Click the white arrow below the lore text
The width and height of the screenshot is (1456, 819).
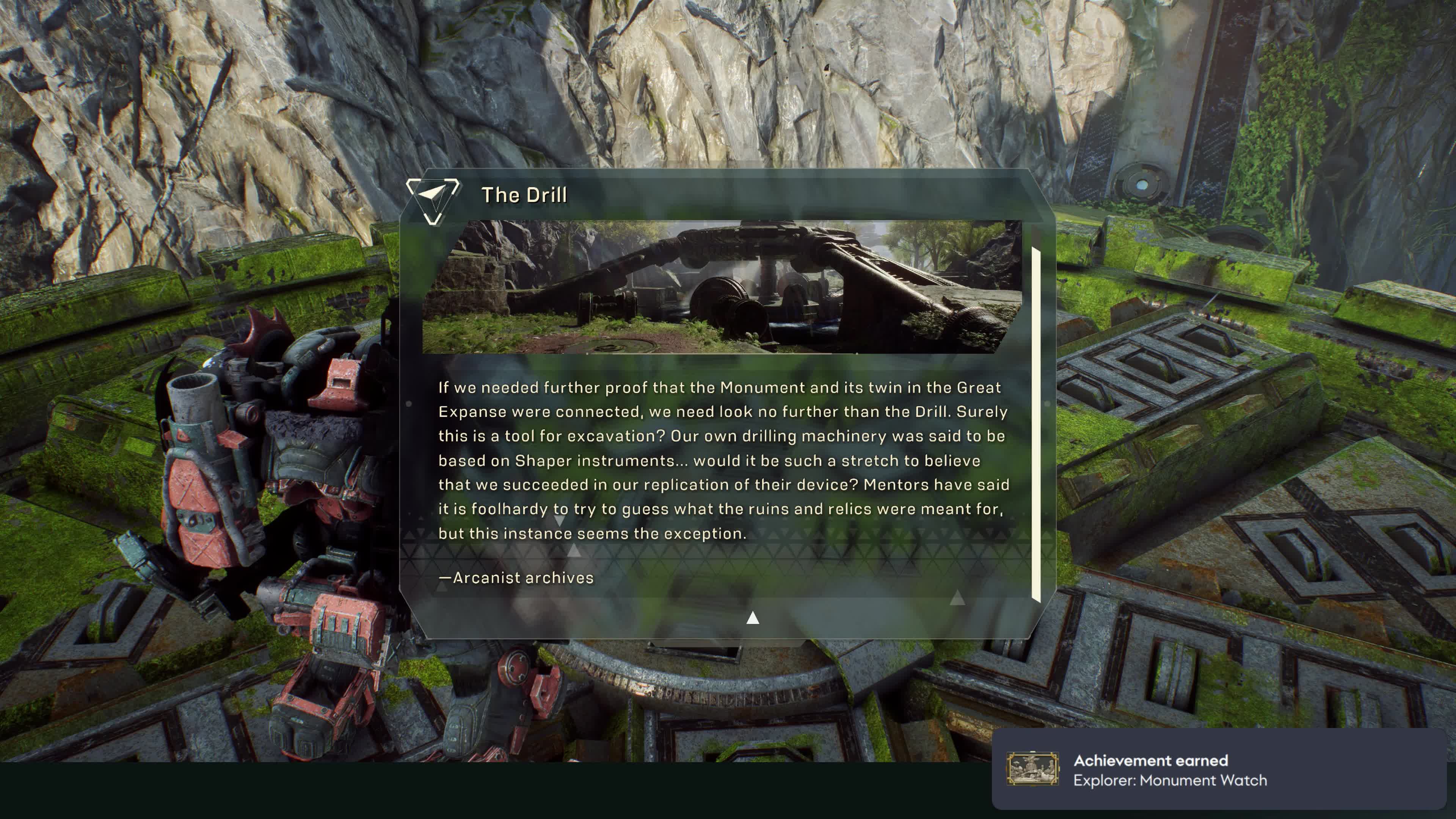[752, 618]
